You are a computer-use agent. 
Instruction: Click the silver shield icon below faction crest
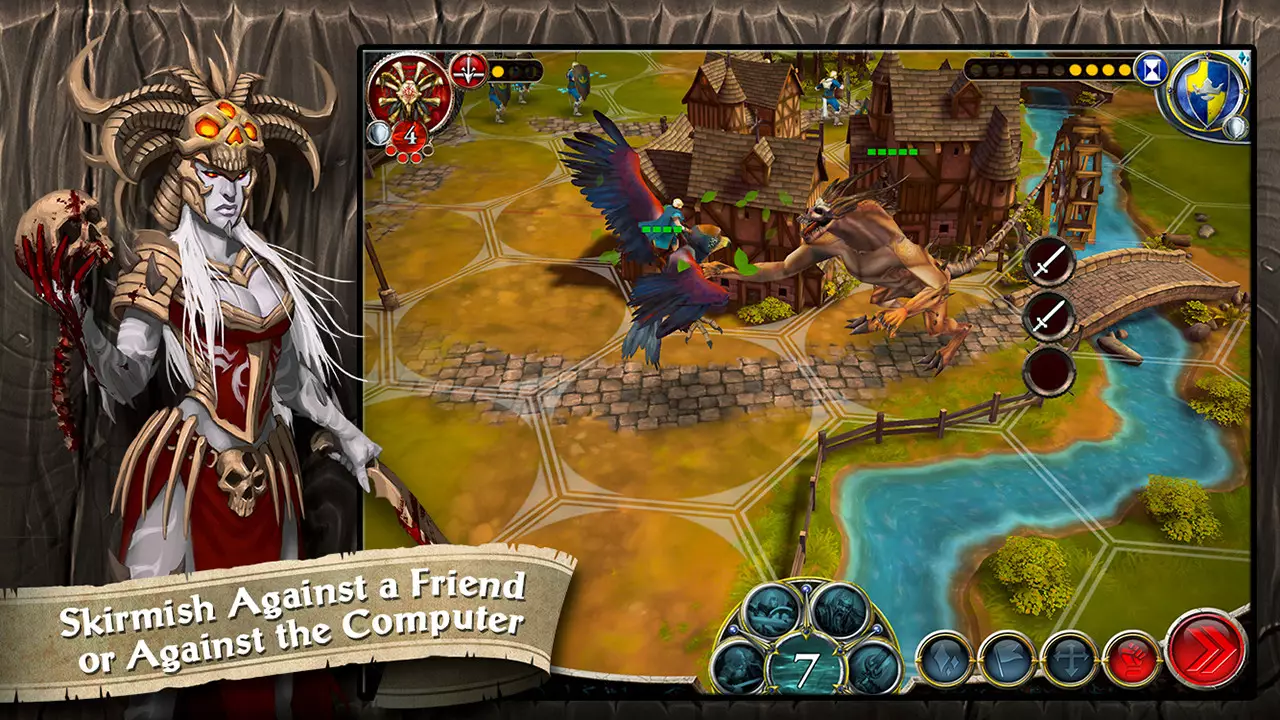point(381,134)
